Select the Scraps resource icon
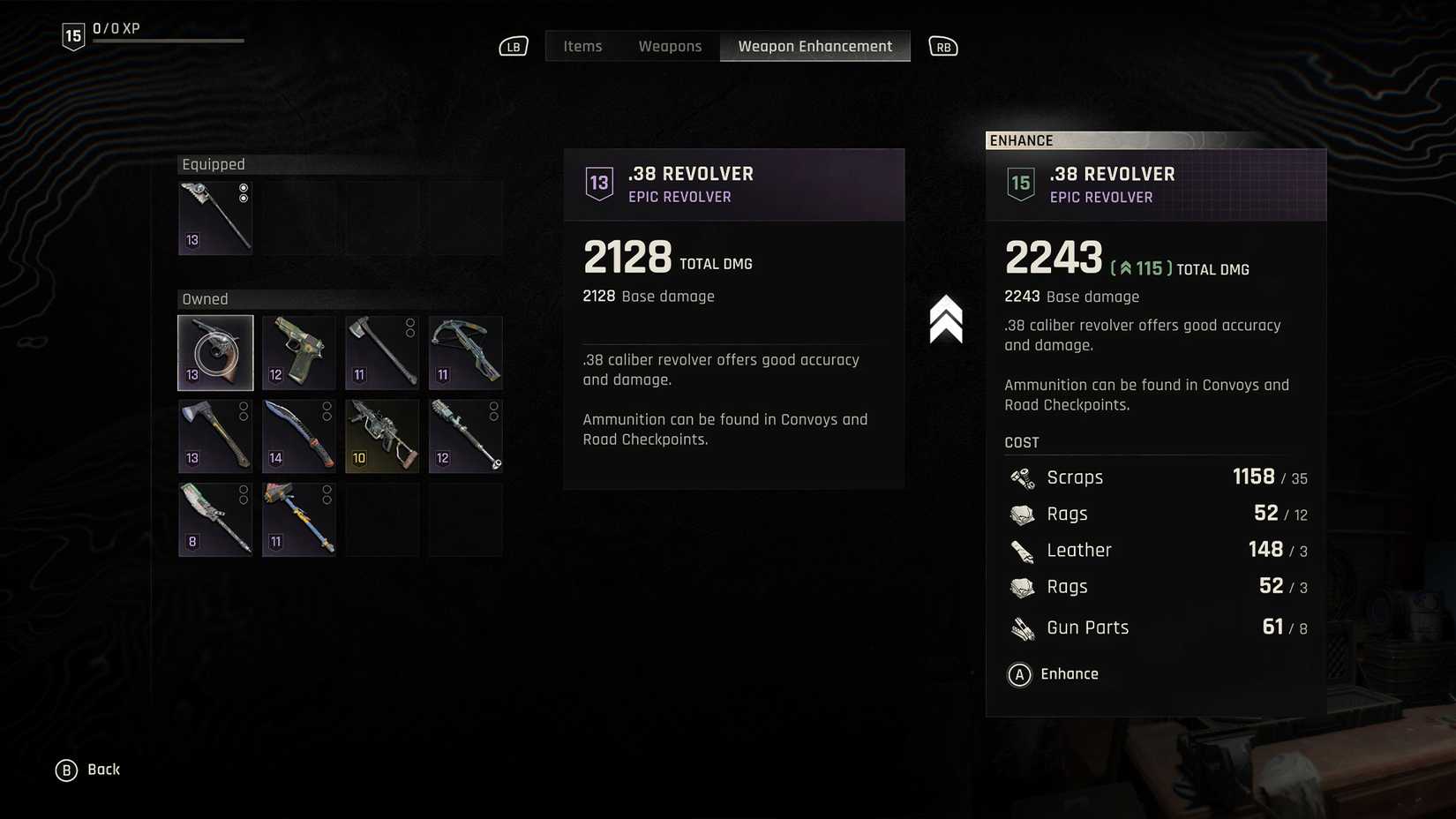Viewport: 1456px width, 819px height. (1022, 477)
